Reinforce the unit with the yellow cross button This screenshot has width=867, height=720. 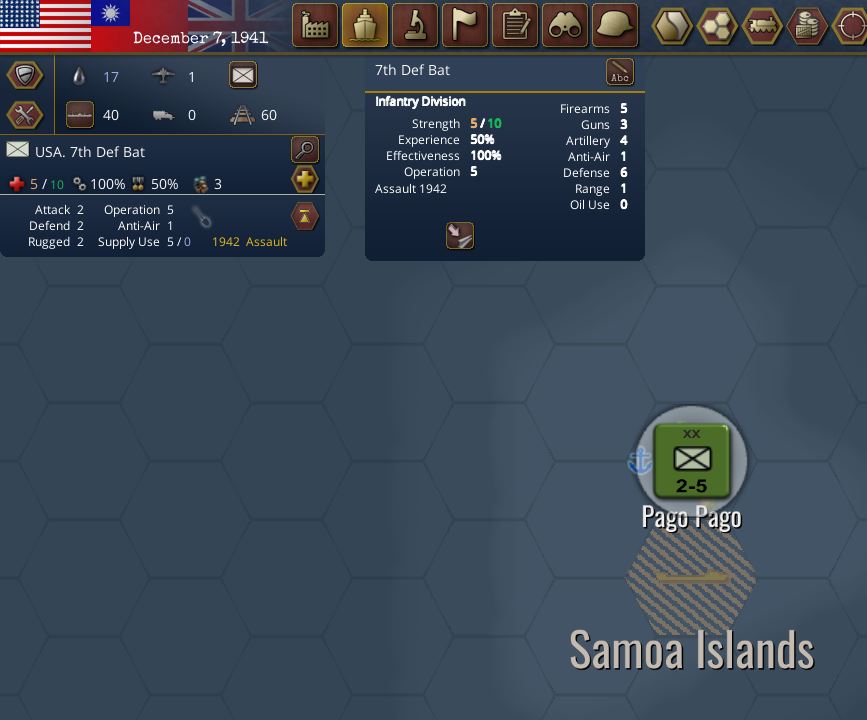(305, 180)
